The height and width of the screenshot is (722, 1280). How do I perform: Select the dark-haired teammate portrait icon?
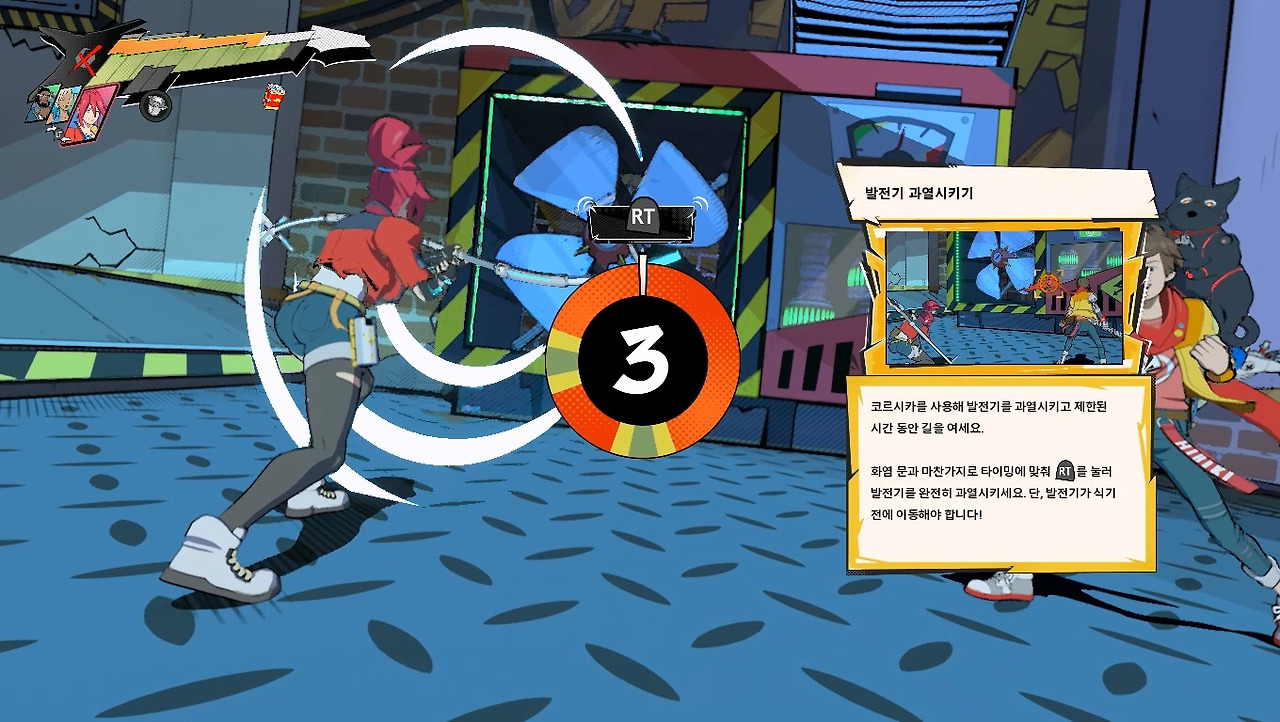pos(42,103)
